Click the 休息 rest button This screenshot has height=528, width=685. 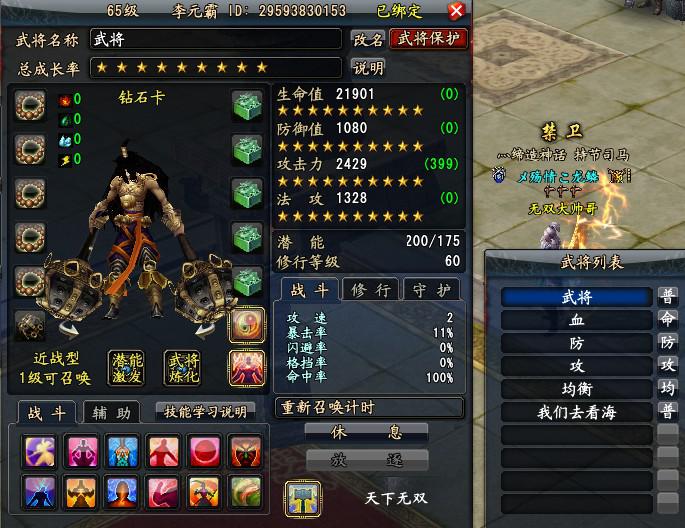tap(366, 432)
